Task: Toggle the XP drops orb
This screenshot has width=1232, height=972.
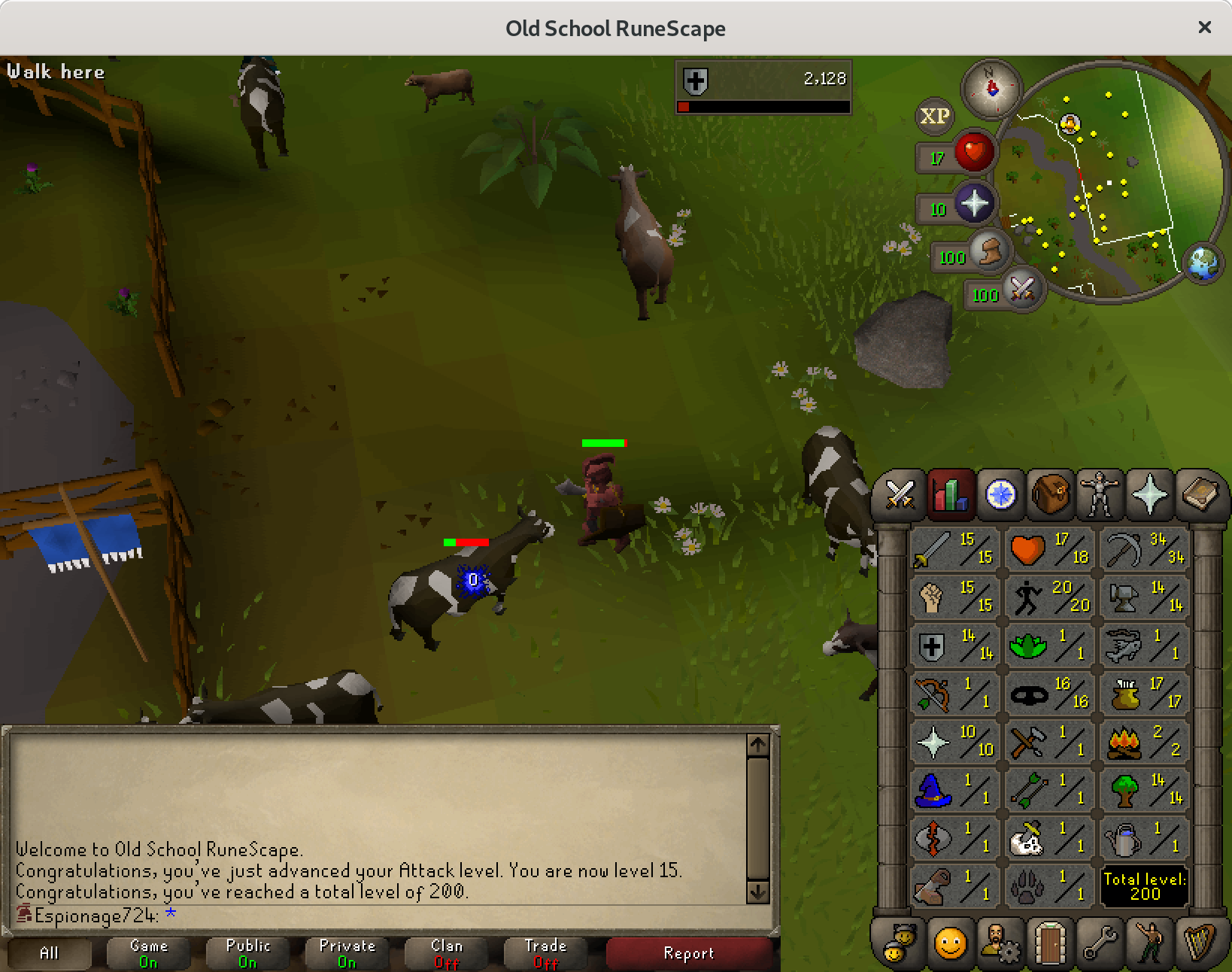Action: (x=934, y=116)
